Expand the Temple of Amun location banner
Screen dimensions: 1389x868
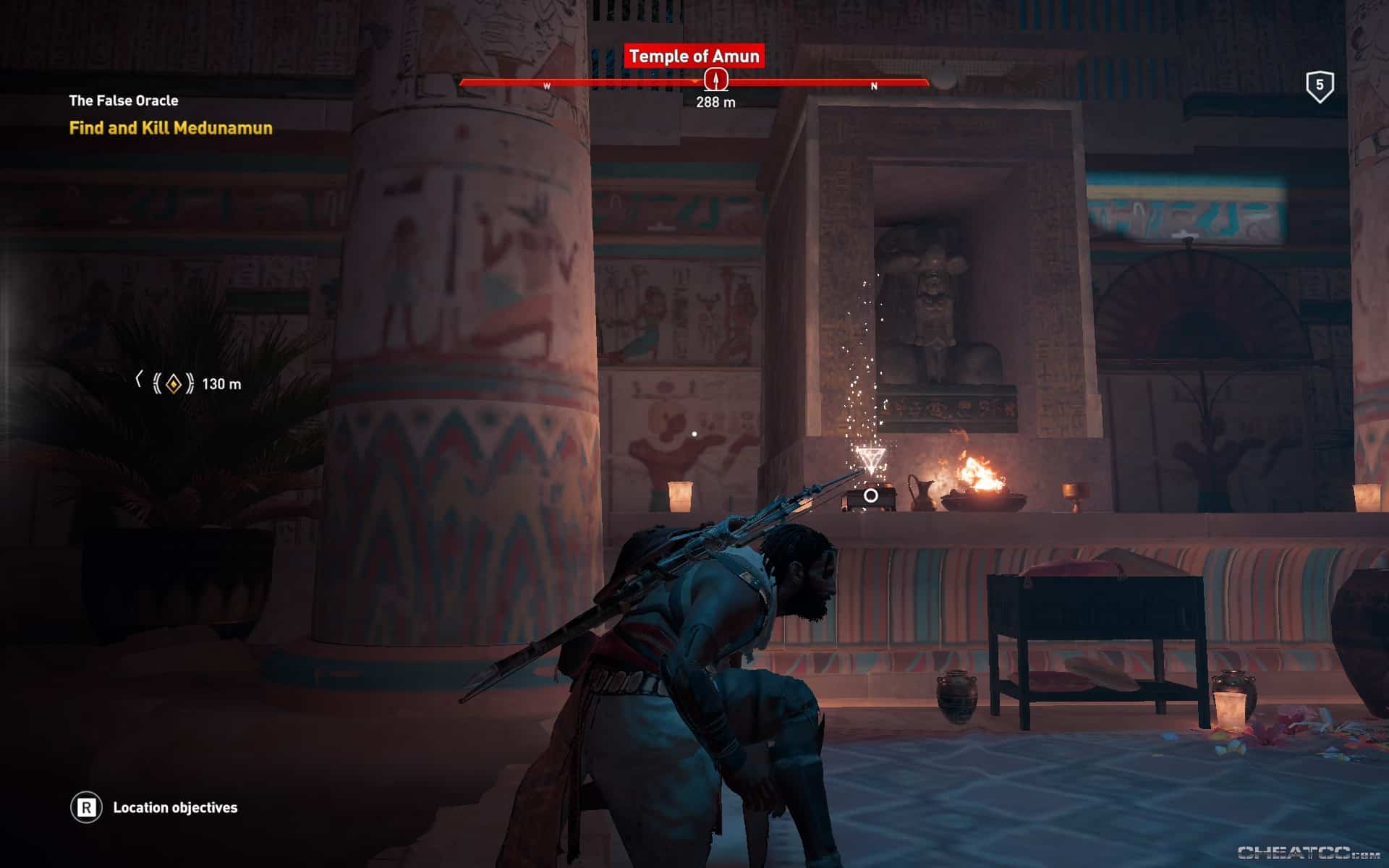695,55
